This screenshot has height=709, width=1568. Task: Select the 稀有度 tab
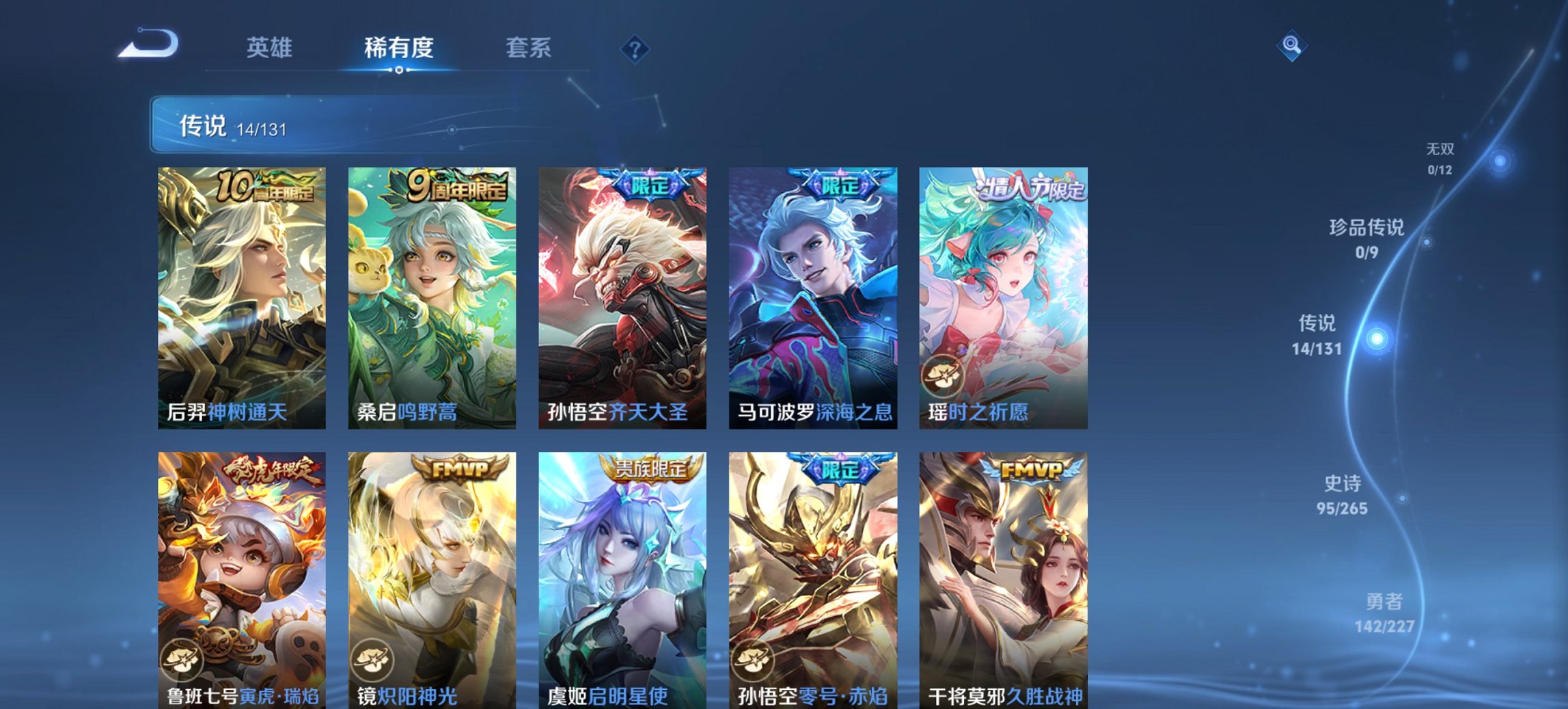point(397,48)
